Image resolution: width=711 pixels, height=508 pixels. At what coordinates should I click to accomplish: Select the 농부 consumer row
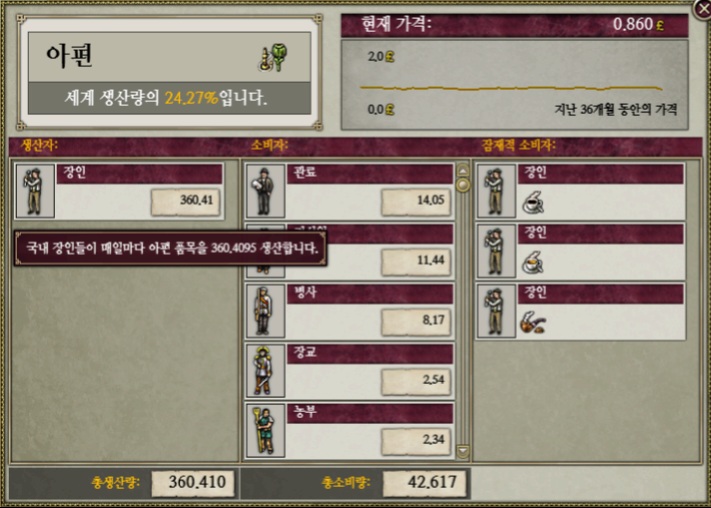click(x=349, y=429)
